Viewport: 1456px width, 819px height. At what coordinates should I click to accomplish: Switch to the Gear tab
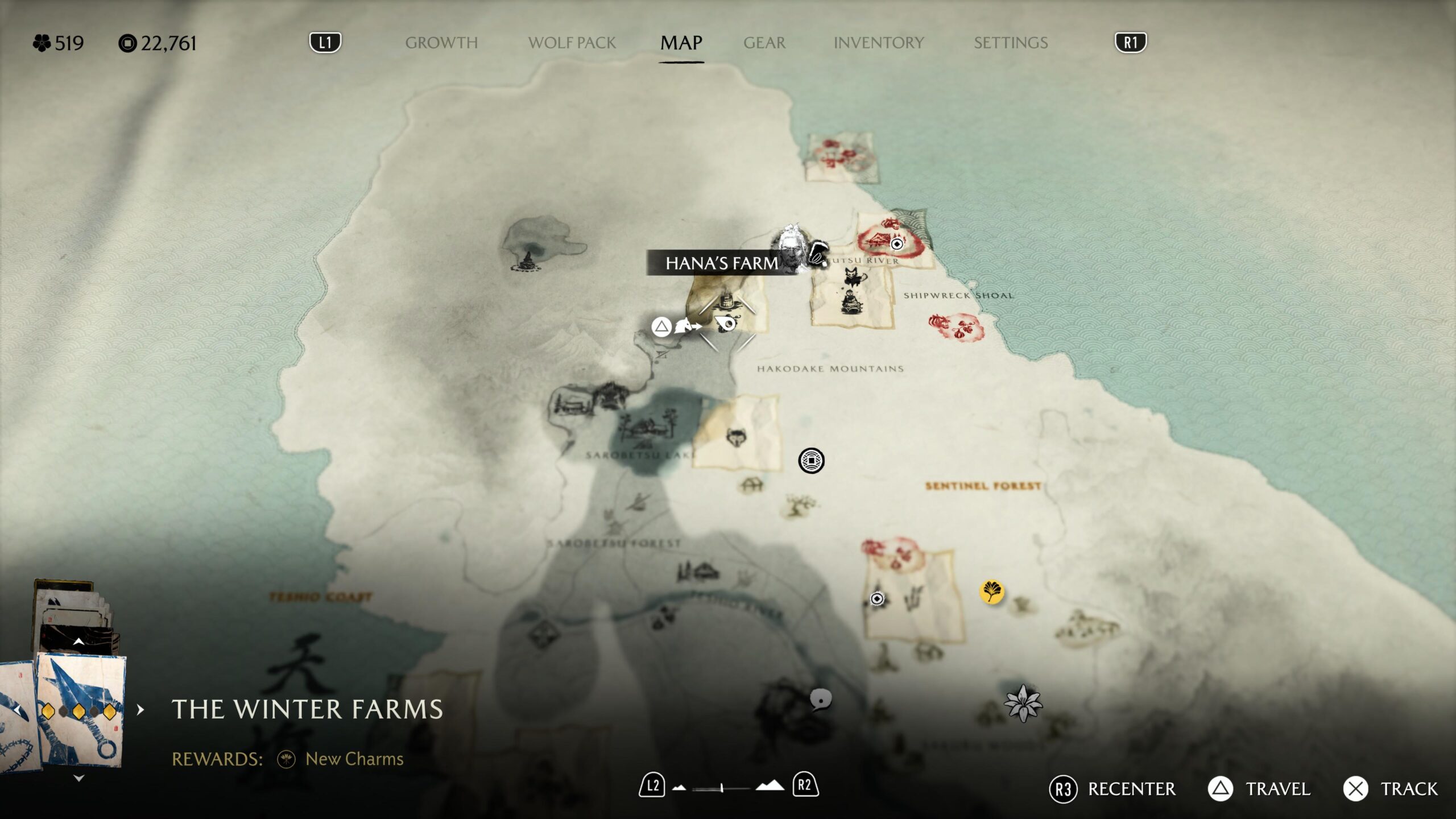pyautogui.click(x=764, y=43)
